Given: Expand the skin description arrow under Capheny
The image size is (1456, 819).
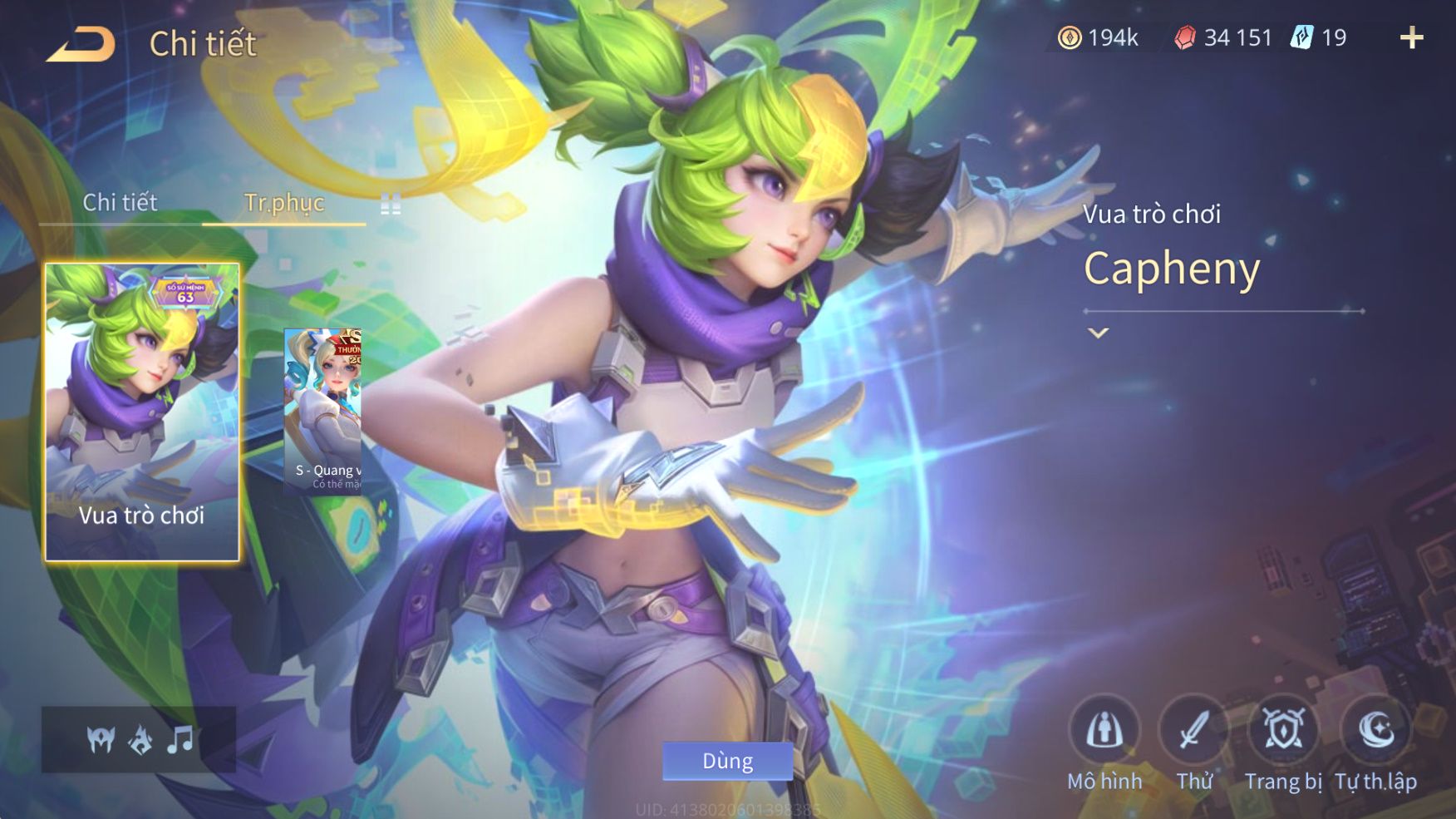Looking at the screenshot, I should pos(1099,333).
